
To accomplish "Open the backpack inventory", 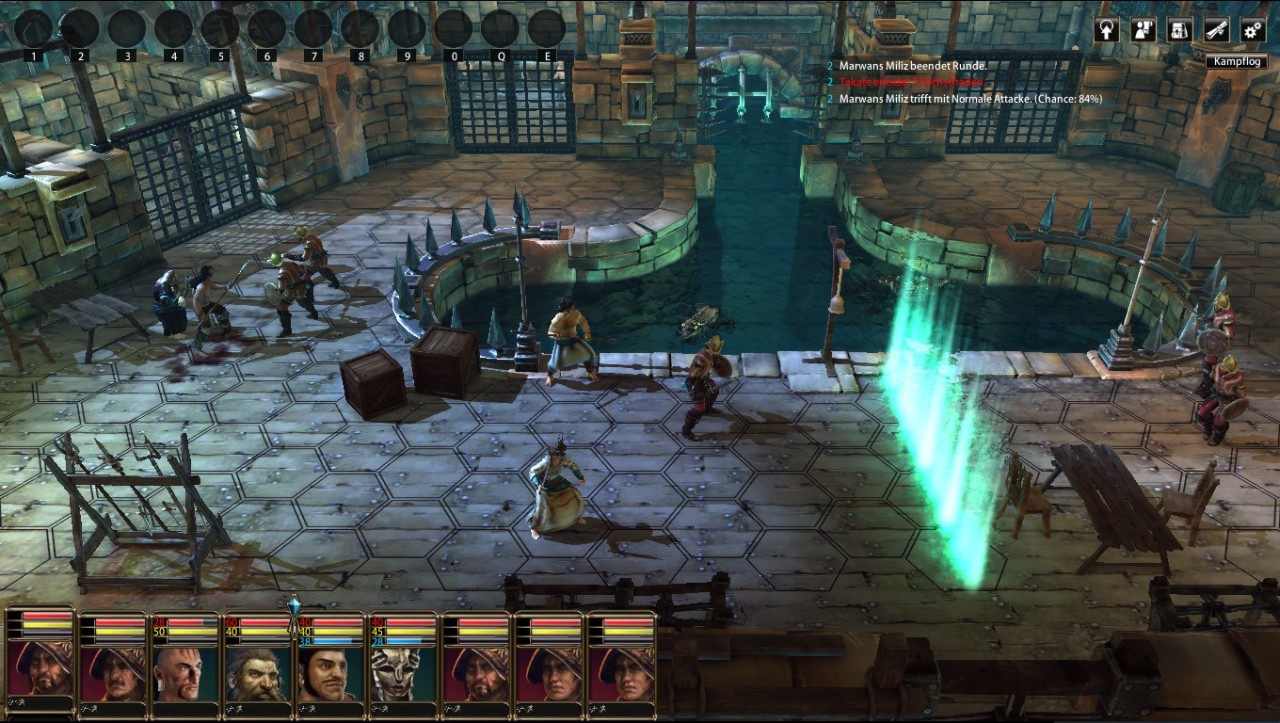I will (1180, 30).
